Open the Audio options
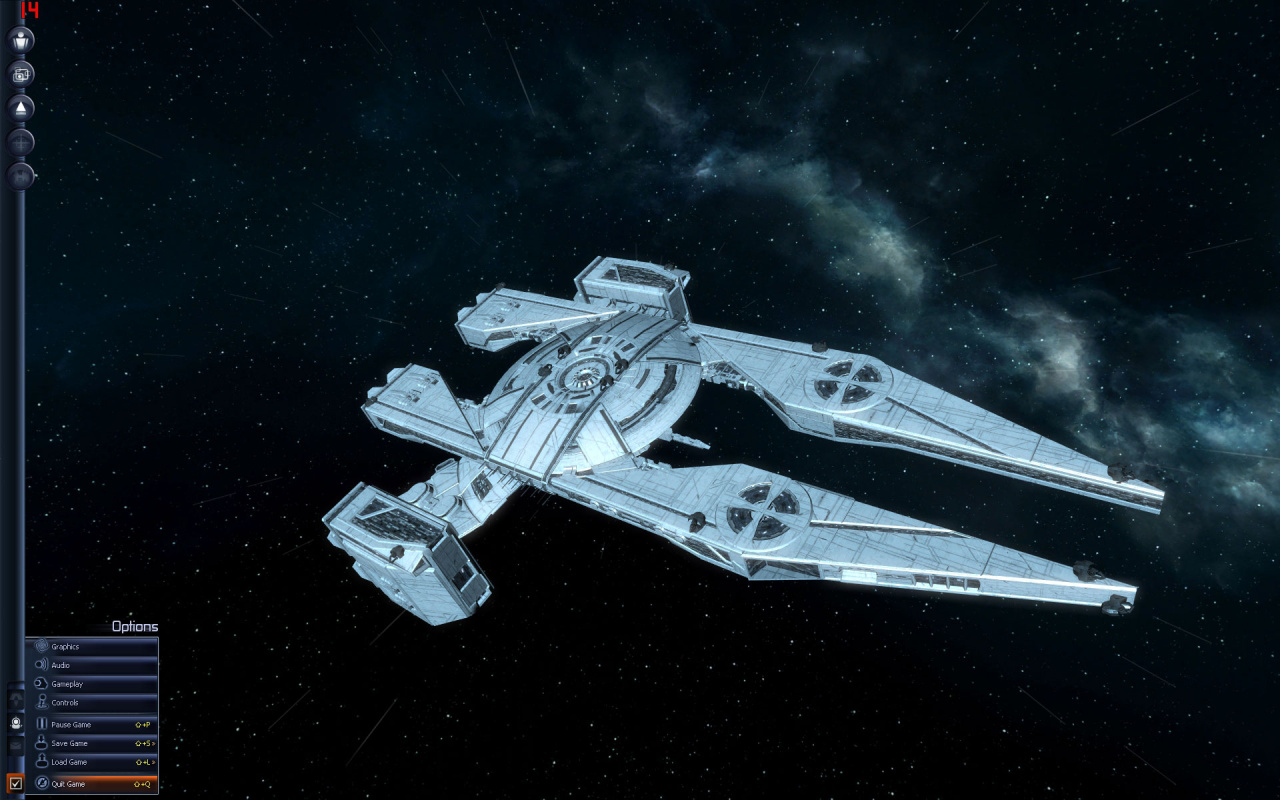The height and width of the screenshot is (800, 1280). [92, 665]
